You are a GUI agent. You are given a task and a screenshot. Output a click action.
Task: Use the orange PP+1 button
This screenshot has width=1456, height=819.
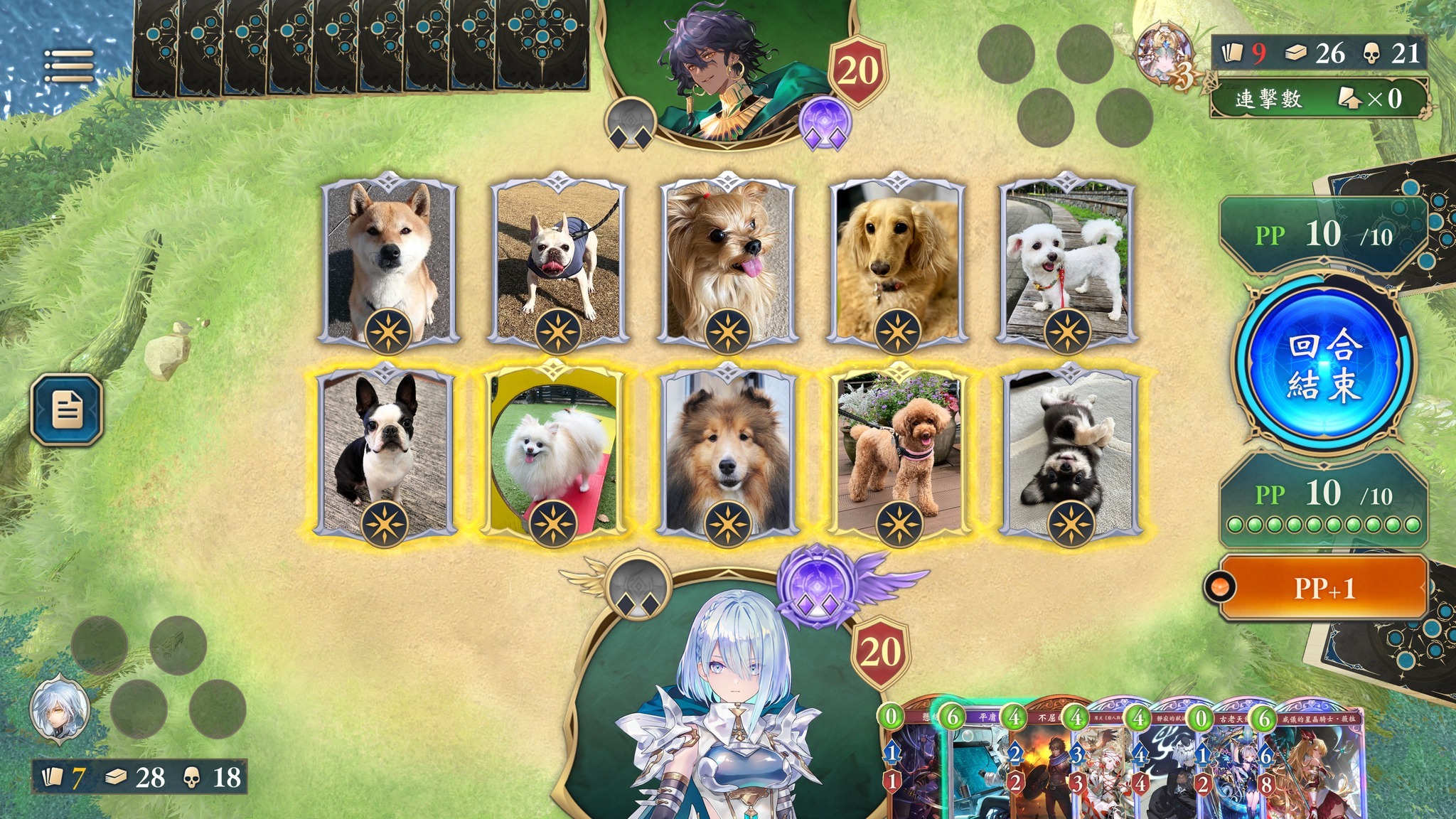1323,589
